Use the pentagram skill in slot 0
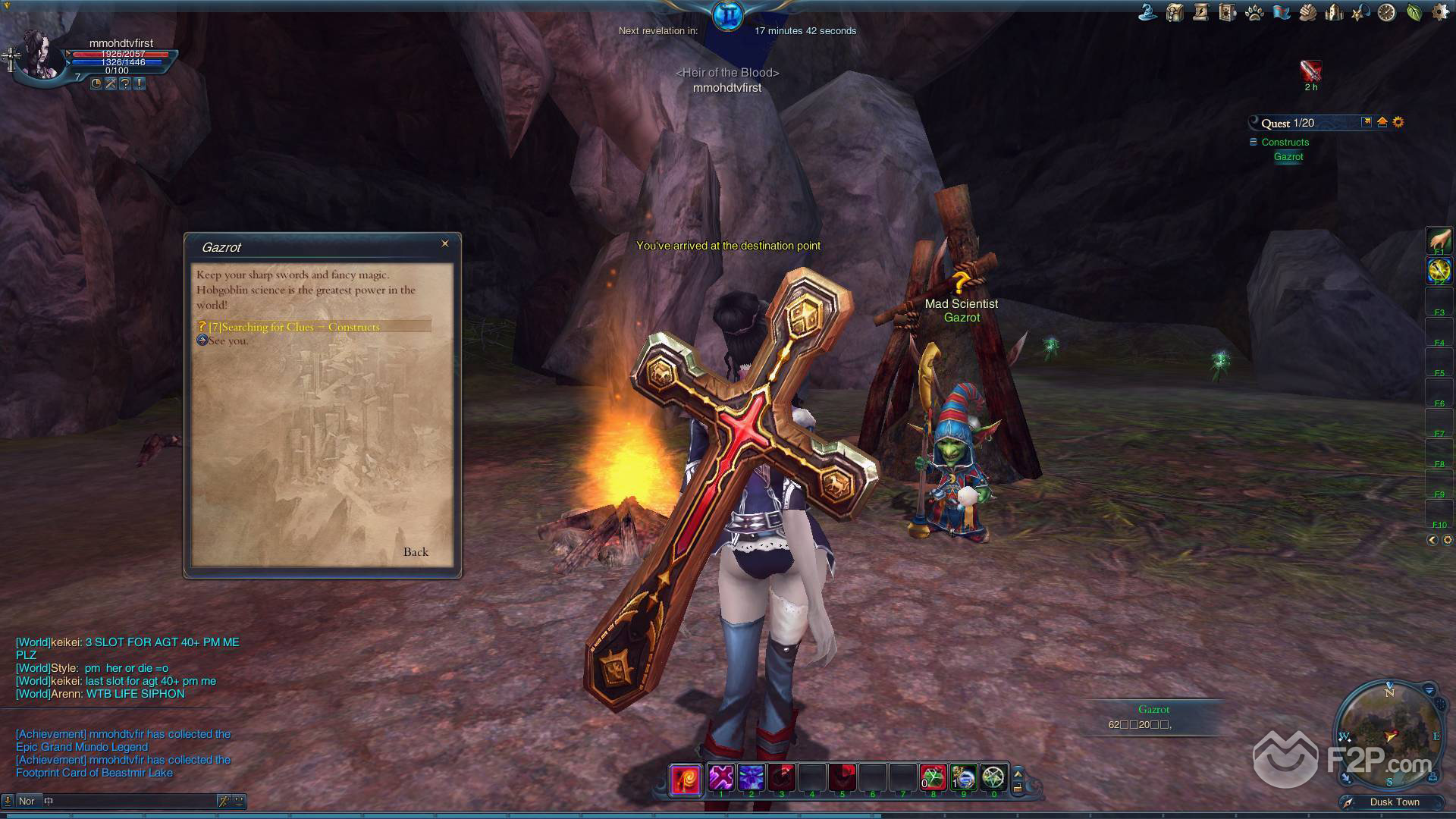The height and width of the screenshot is (819, 1456). click(x=993, y=777)
